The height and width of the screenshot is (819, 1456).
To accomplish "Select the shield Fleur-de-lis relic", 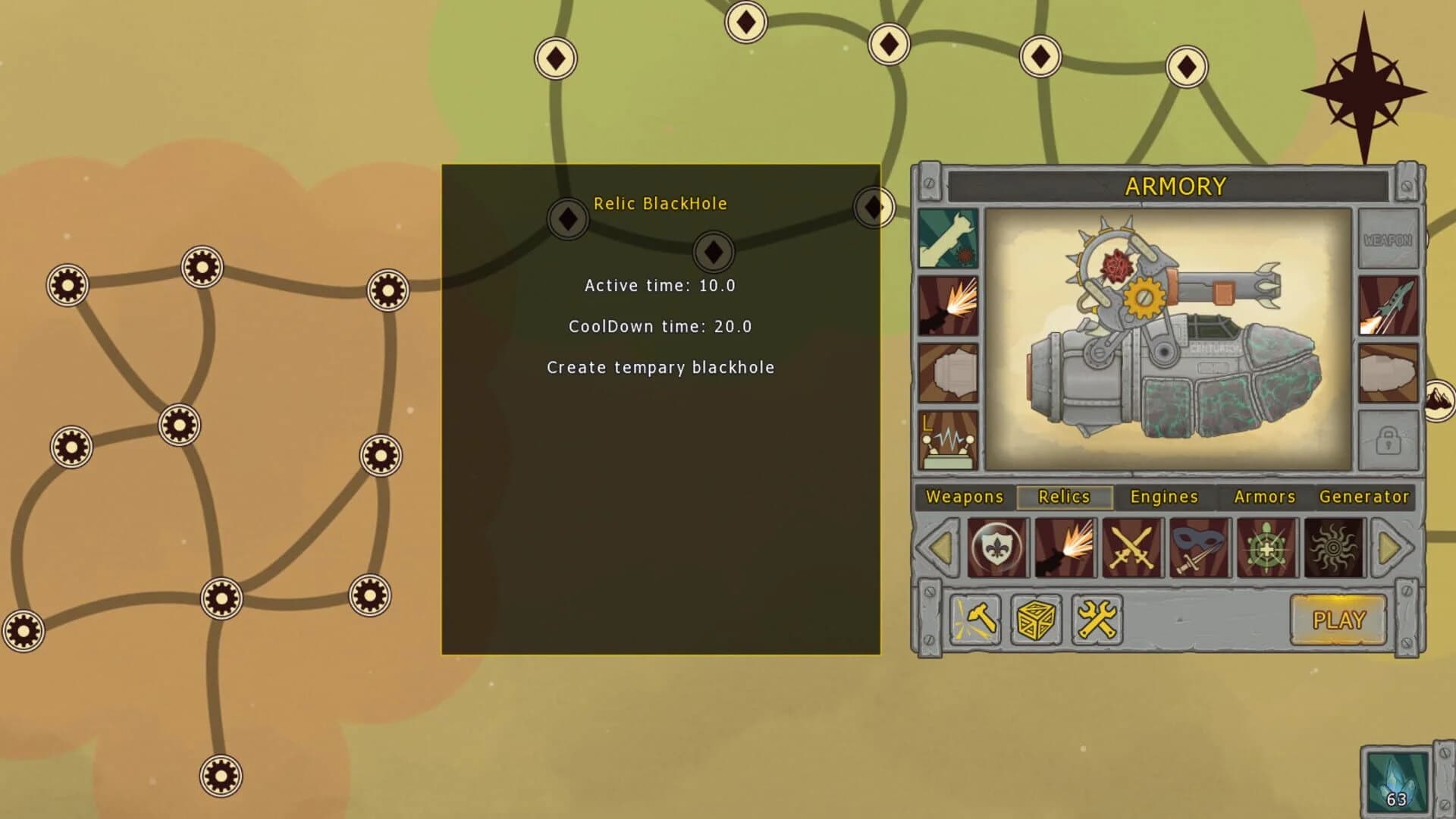I will click(x=998, y=548).
